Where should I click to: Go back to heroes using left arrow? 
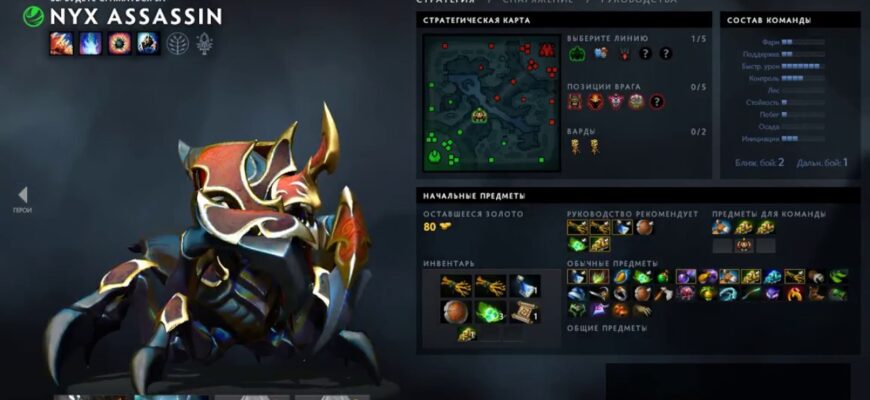[22, 195]
